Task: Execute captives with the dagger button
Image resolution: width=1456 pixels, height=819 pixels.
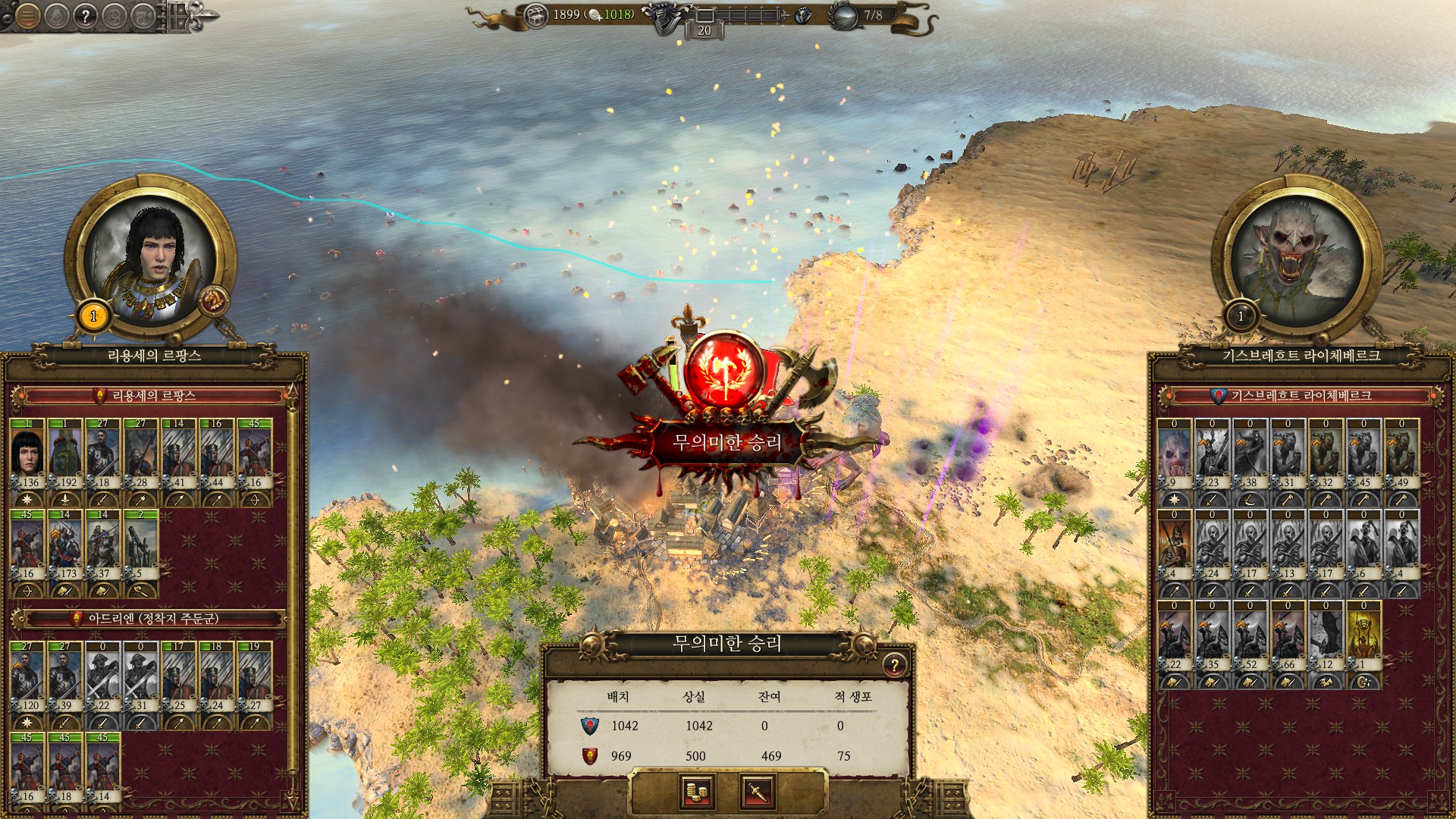Action: 758,792
